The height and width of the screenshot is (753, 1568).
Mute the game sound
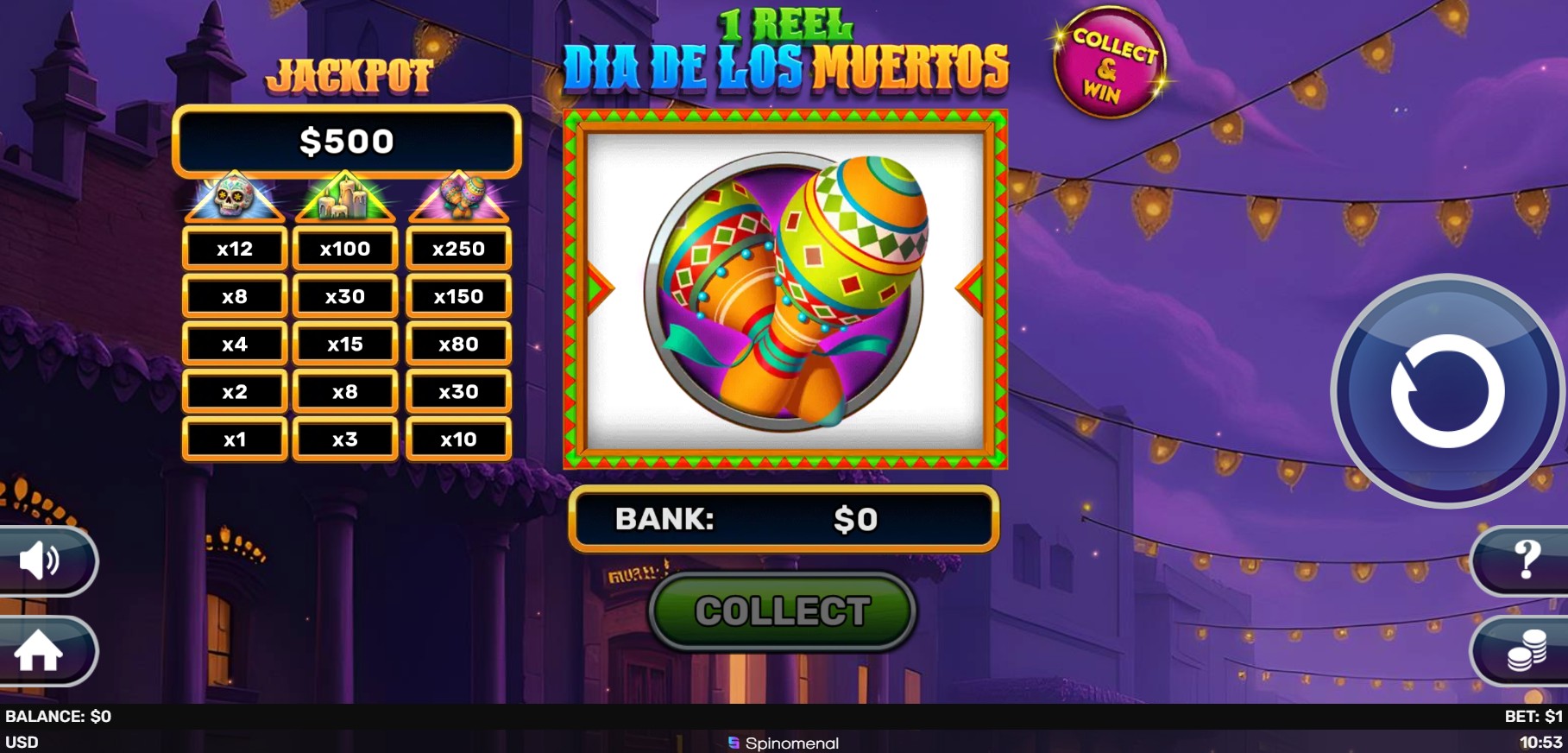(x=41, y=561)
